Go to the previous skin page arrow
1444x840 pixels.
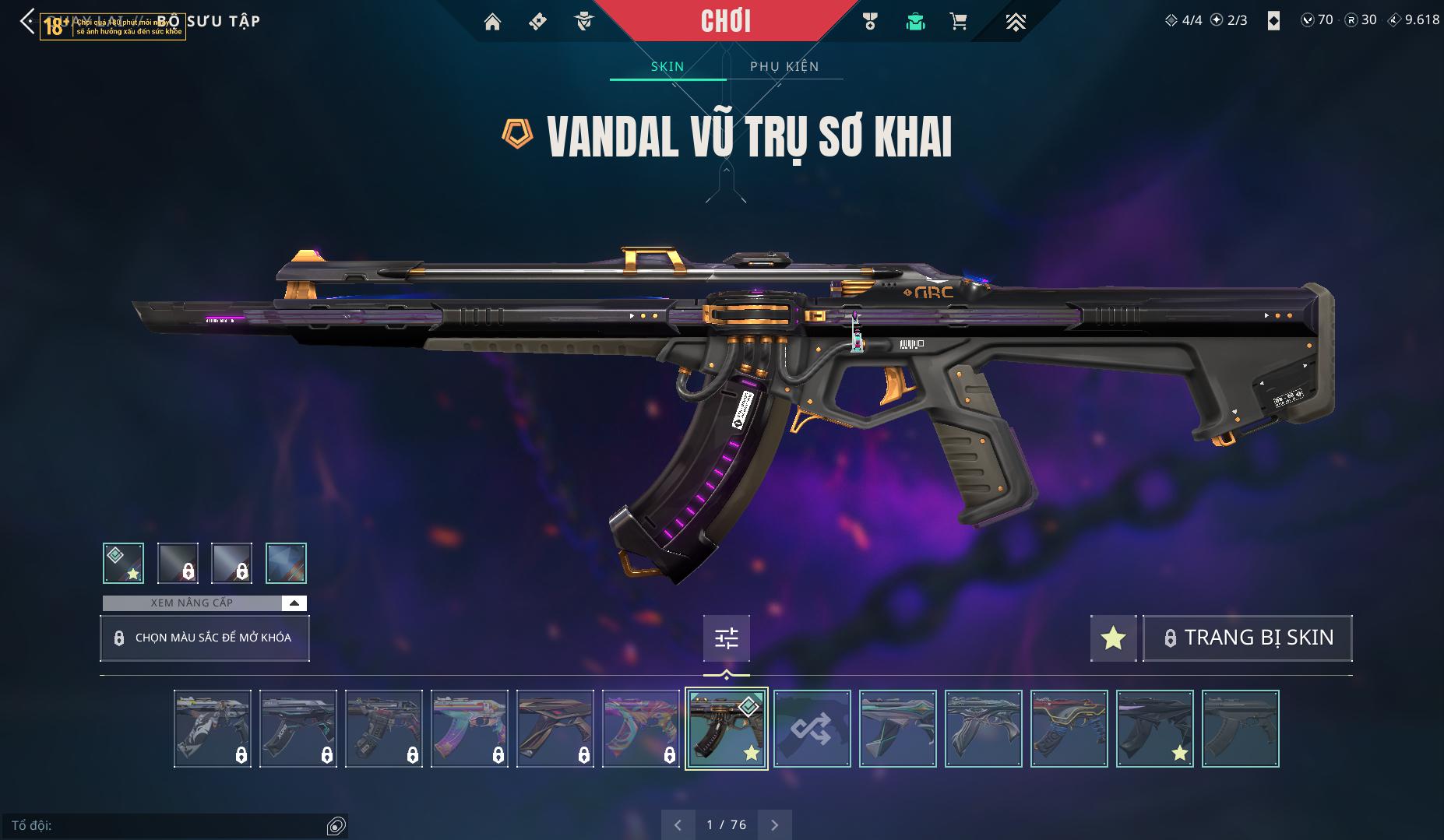[x=678, y=824]
